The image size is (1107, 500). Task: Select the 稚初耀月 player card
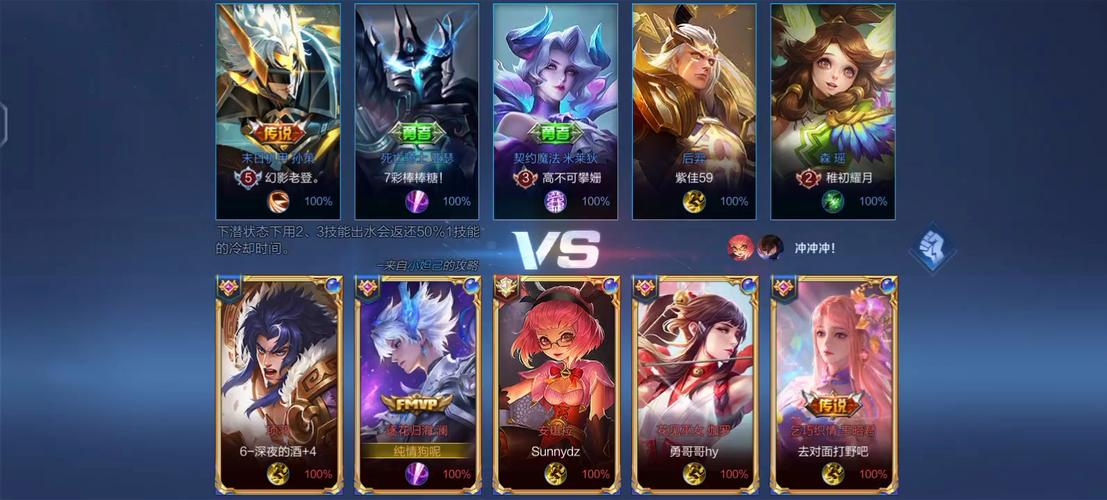pos(832,110)
